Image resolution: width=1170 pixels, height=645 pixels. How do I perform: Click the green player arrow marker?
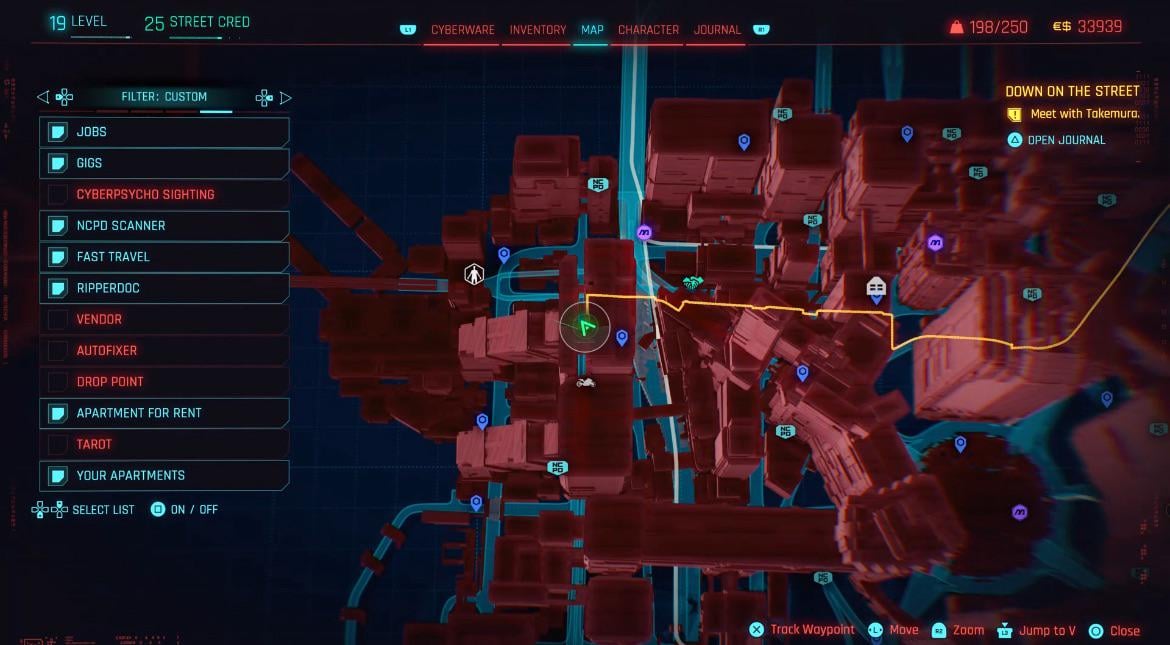tap(585, 326)
